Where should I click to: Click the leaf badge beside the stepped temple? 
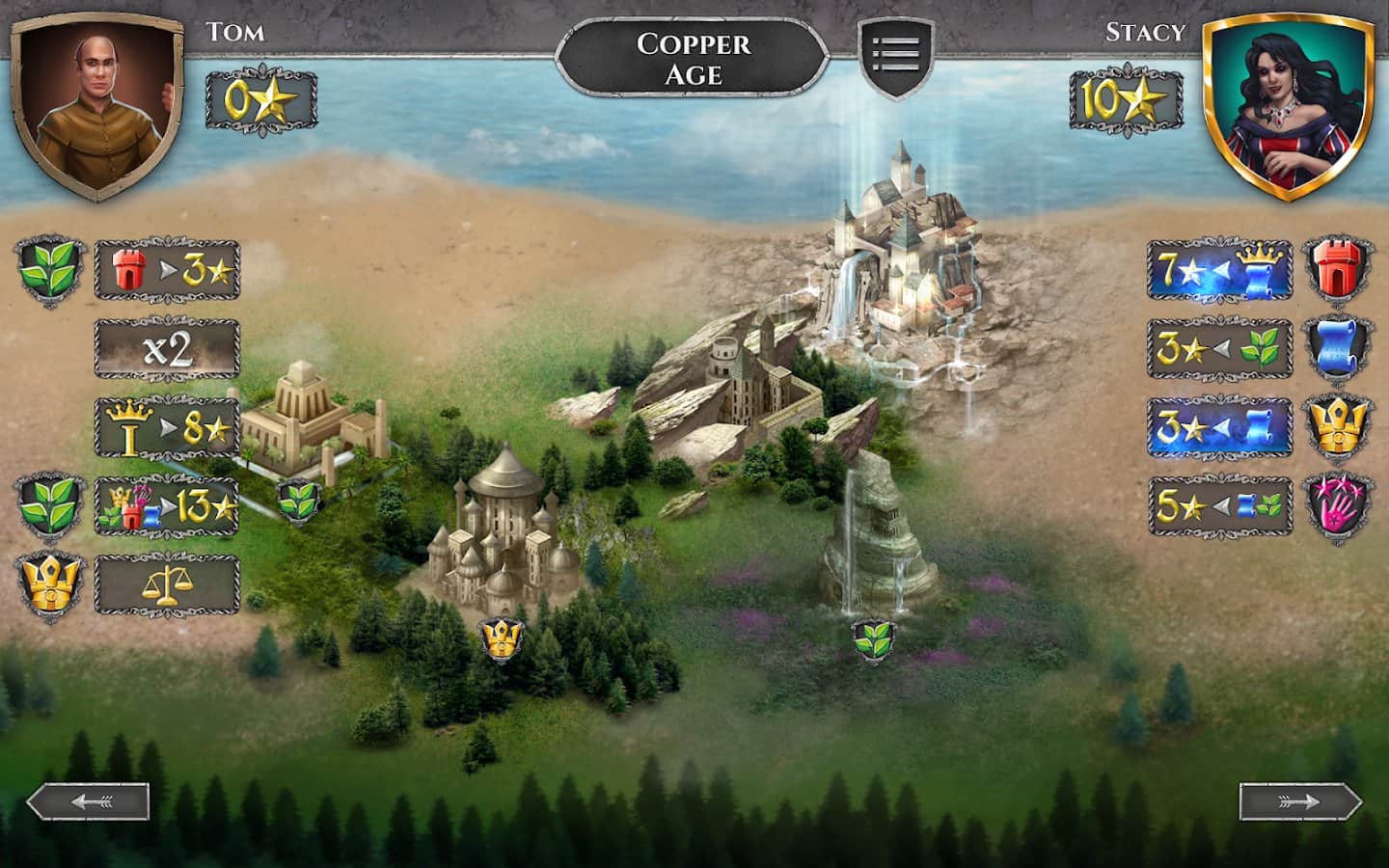point(297,499)
